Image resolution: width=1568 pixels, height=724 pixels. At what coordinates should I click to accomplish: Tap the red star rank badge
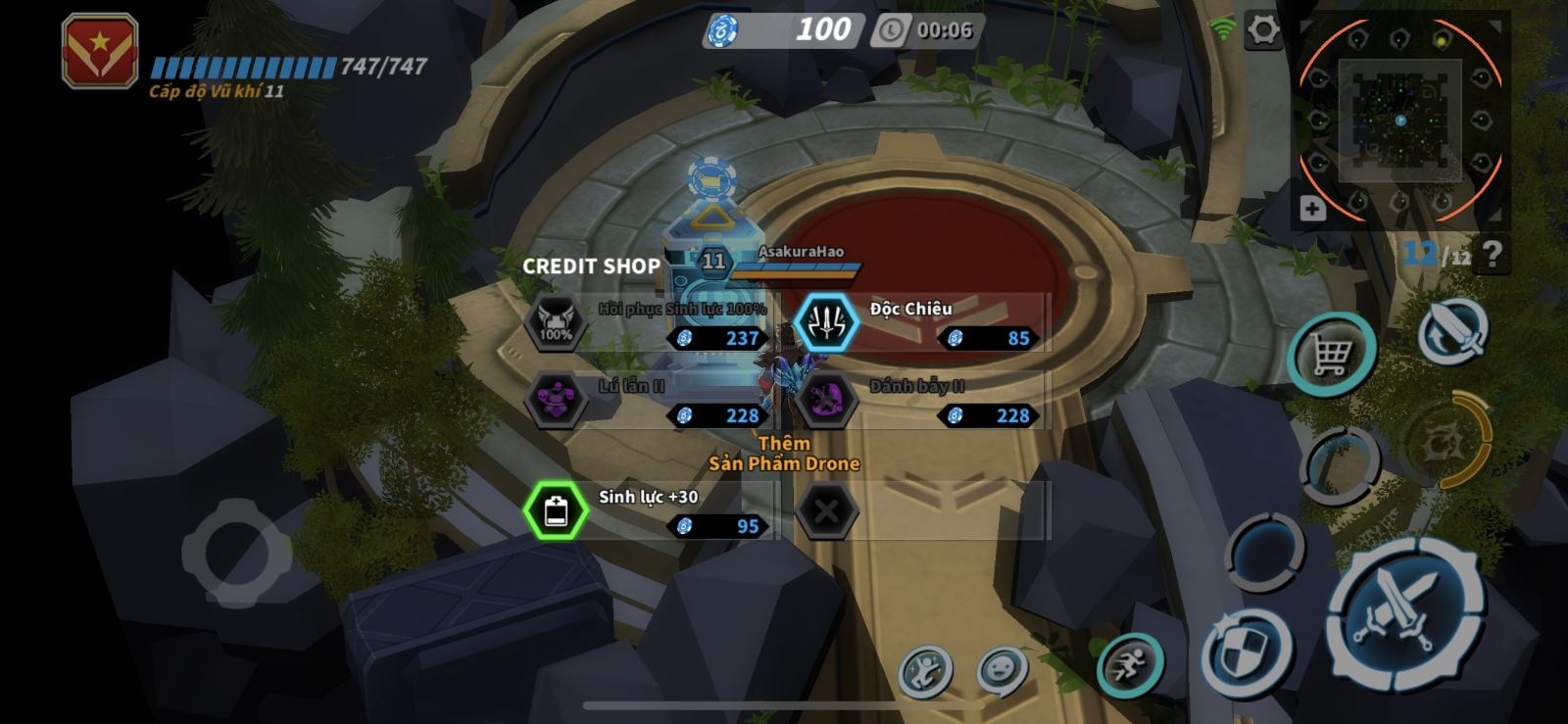click(100, 51)
